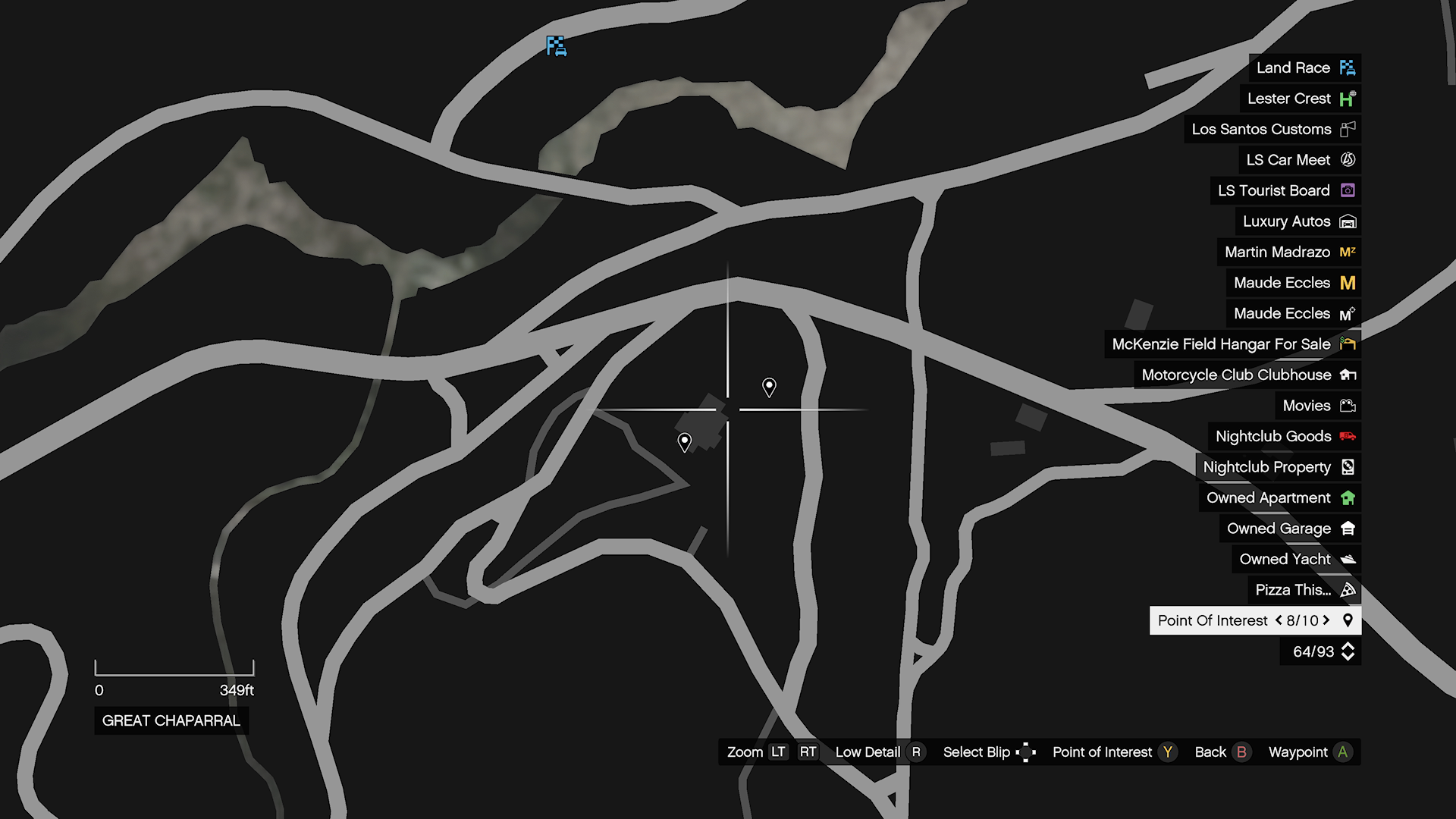The image size is (1456, 819).
Task: Choose the Owned Garage entry
Action: pos(1290,529)
